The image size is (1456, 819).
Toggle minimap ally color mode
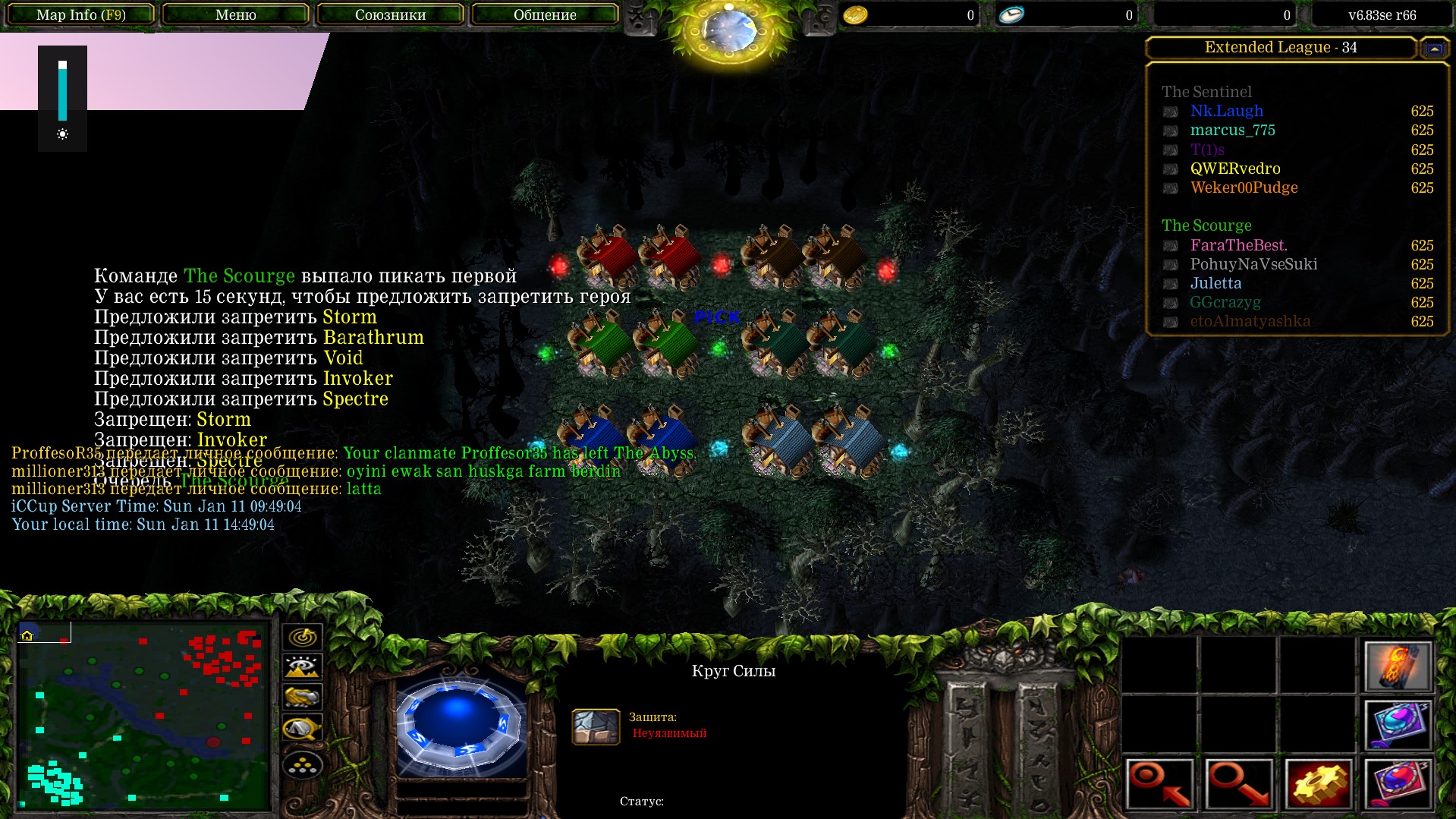click(x=302, y=697)
